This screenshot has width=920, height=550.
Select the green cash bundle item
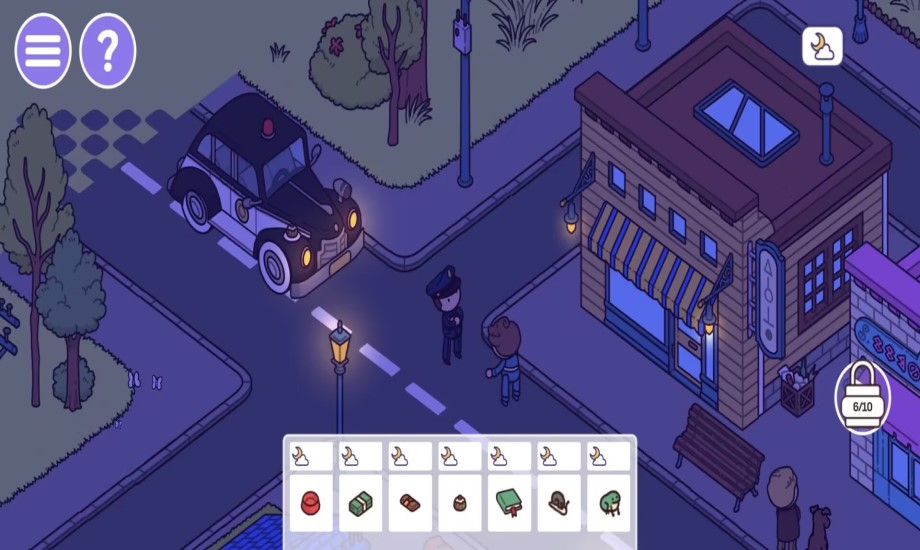pos(360,502)
